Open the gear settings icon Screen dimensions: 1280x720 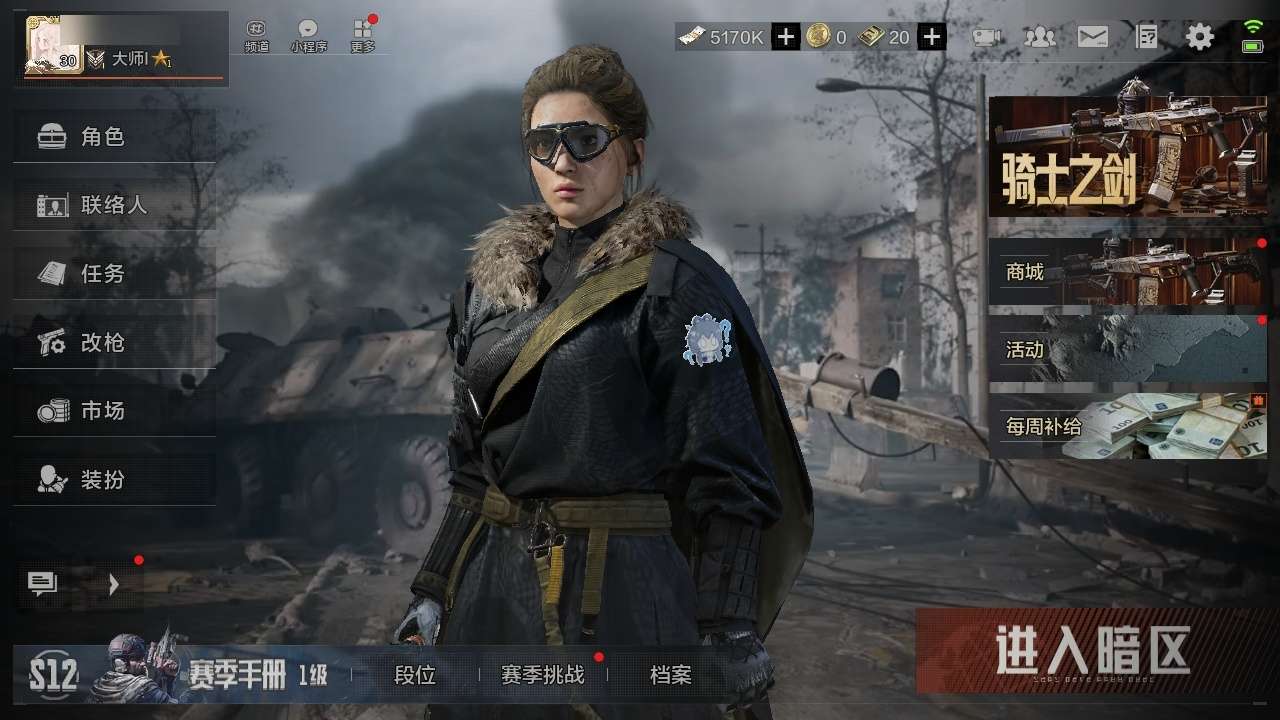(x=1199, y=38)
